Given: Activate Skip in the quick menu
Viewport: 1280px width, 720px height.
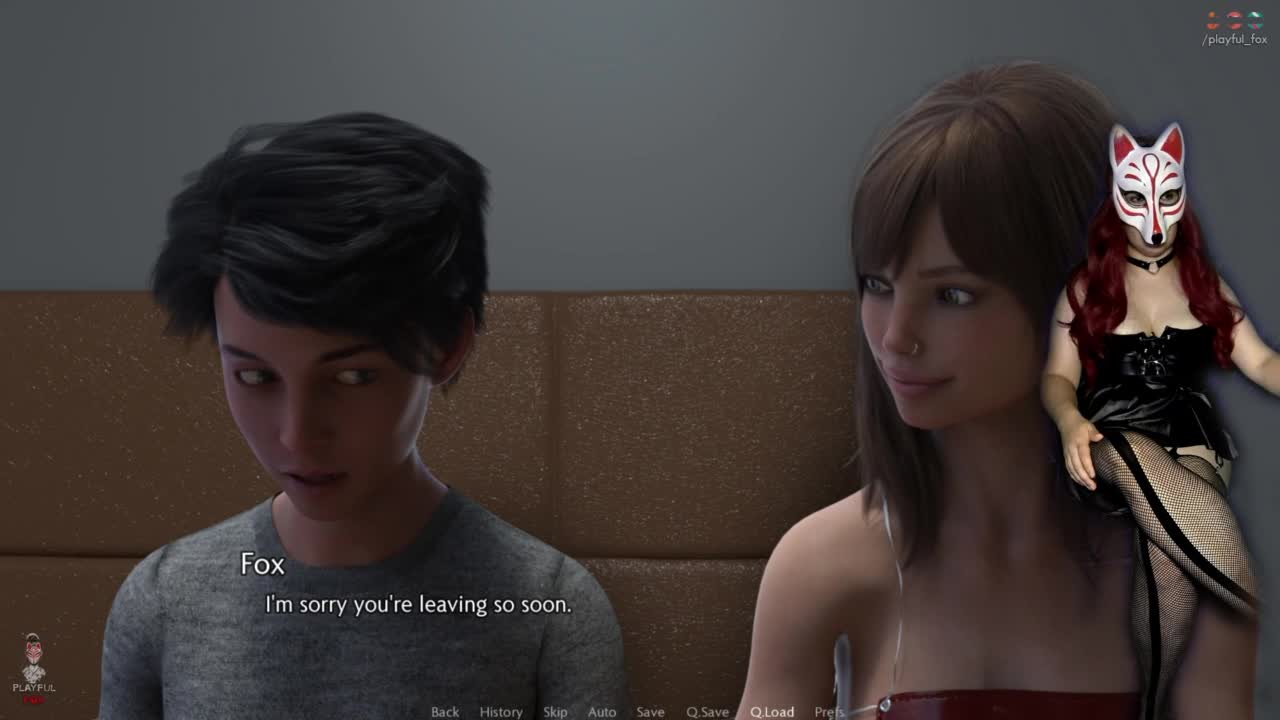Looking at the screenshot, I should [555, 712].
